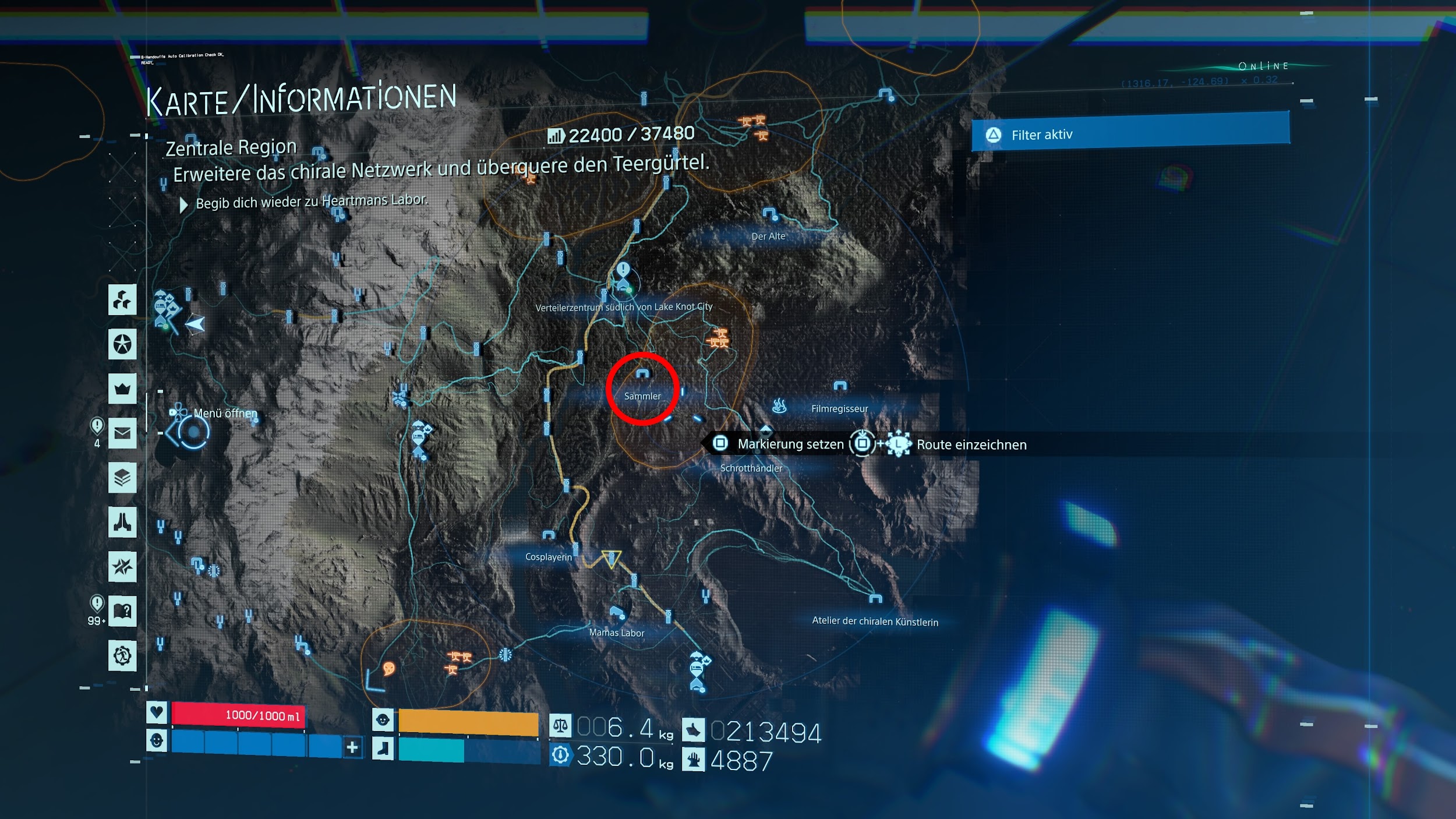This screenshot has height=819, width=1456.
Task: Open the praying hands icon
Action: (x=122, y=522)
